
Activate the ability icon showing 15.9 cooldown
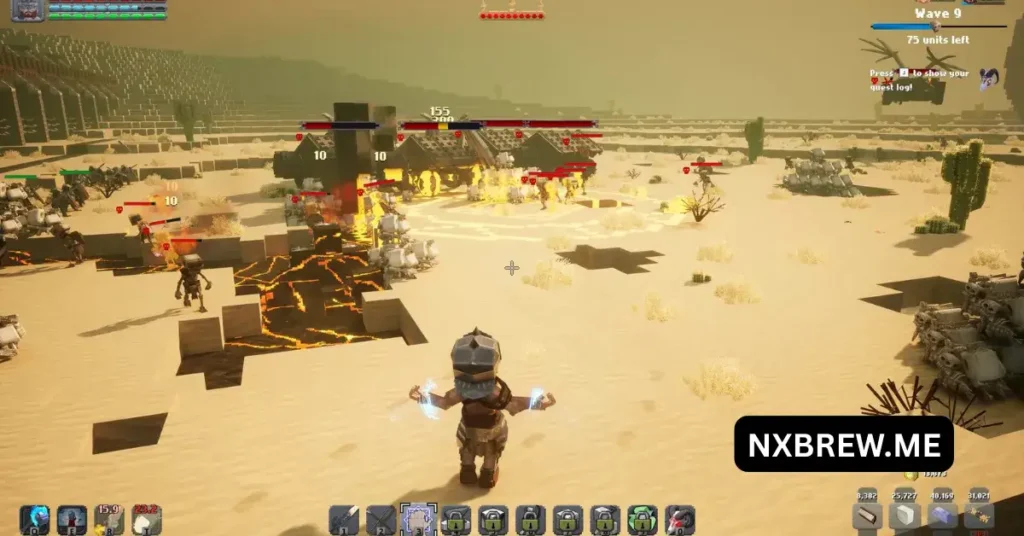click(109, 519)
